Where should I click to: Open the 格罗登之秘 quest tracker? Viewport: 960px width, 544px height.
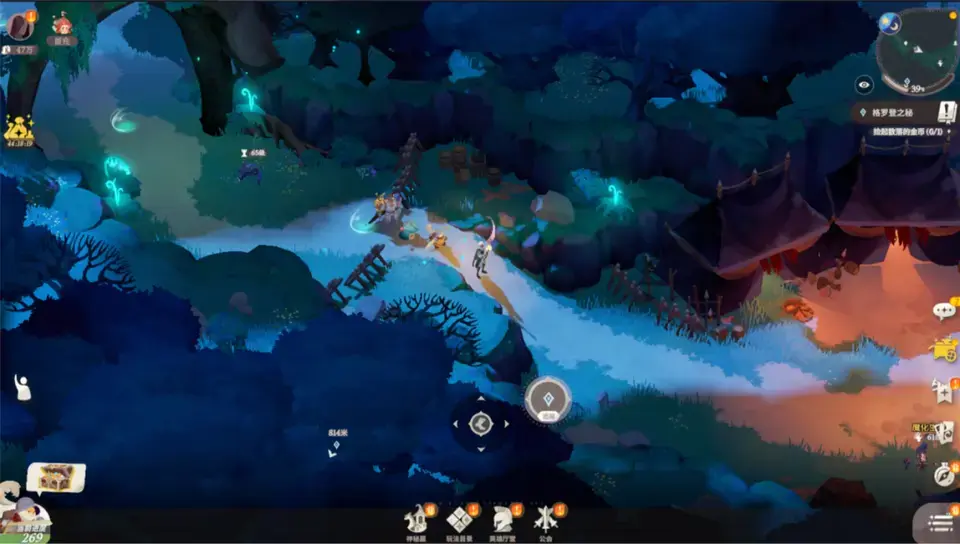[x=896, y=113]
